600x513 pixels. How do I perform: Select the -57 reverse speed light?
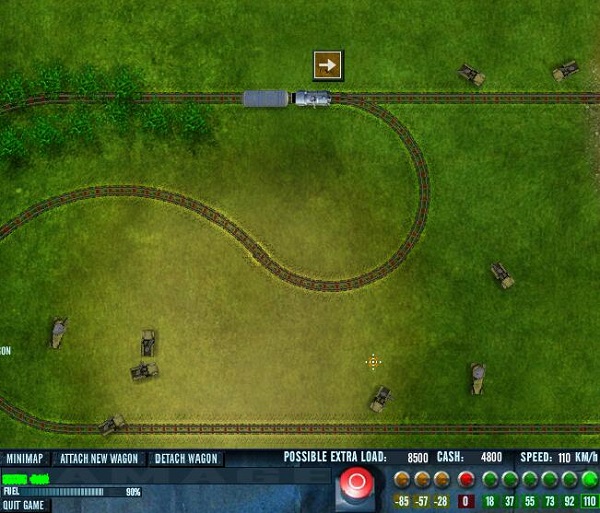(422, 480)
